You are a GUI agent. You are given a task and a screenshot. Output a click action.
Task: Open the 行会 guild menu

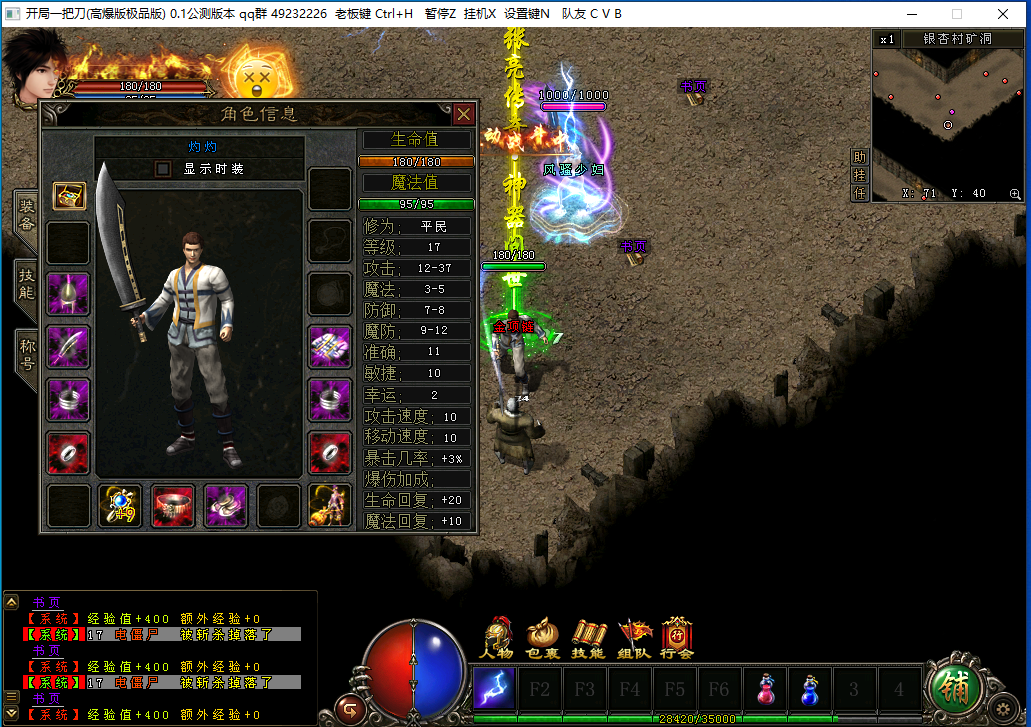pyautogui.click(x=677, y=638)
